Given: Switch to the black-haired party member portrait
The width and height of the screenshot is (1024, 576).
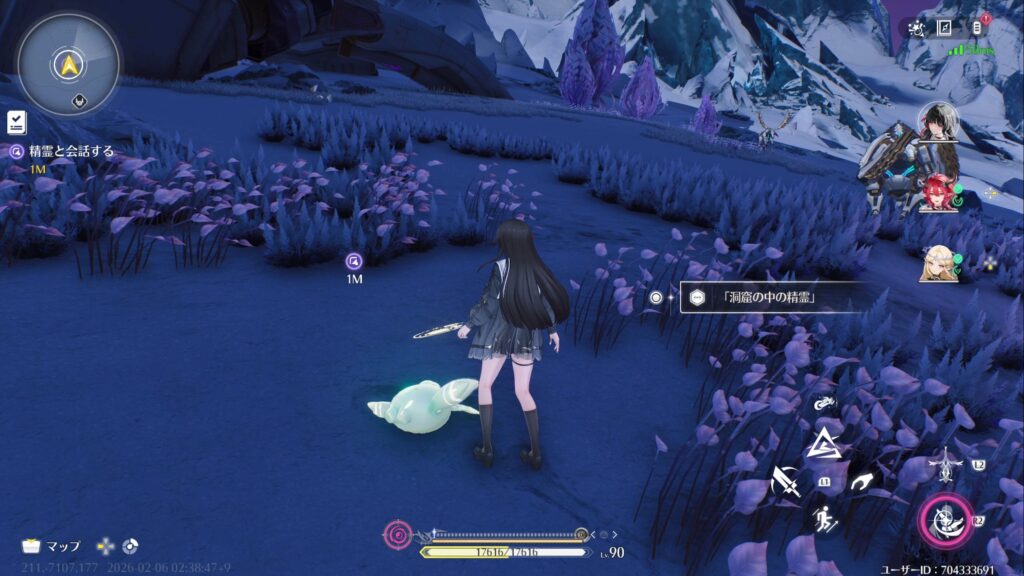Looking at the screenshot, I should point(938,122).
